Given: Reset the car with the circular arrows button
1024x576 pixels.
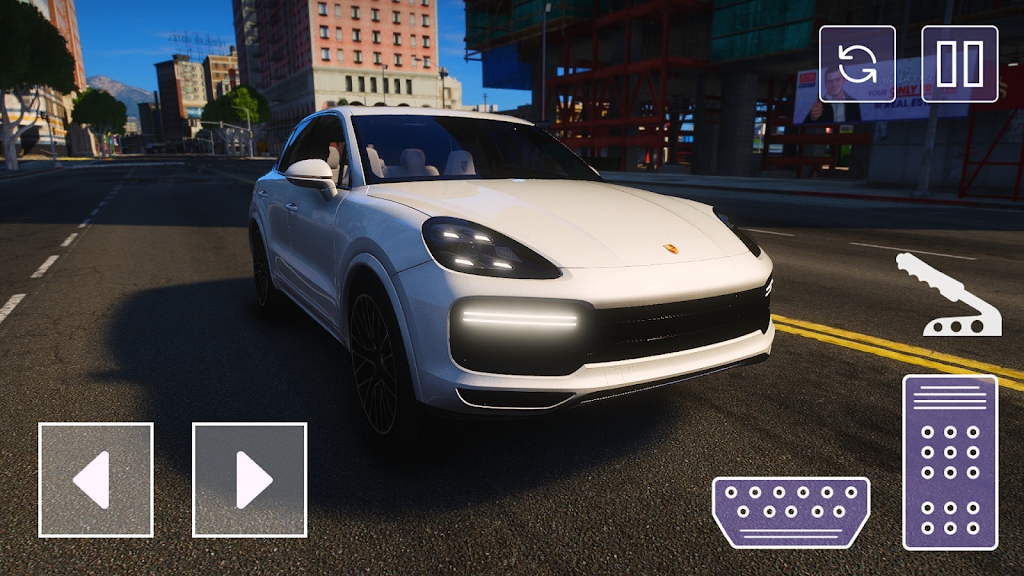Looking at the screenshot, I should pos(857,64).
